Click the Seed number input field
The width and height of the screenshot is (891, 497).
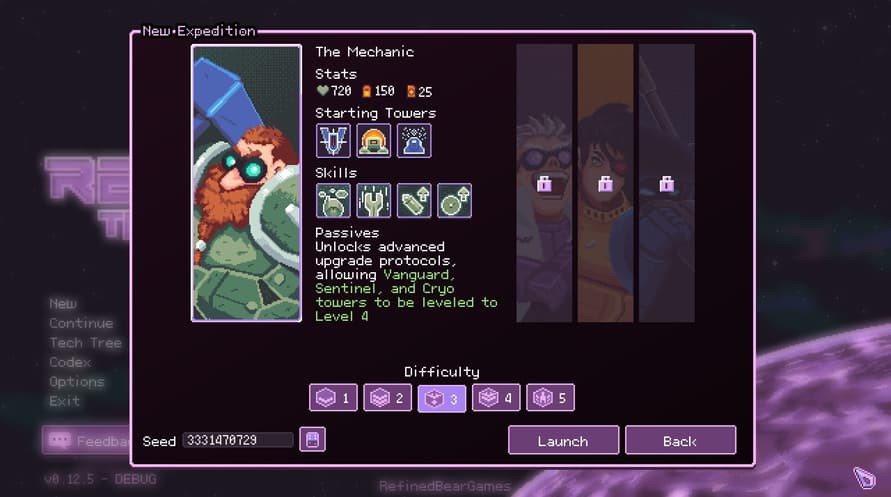(238, 440)
